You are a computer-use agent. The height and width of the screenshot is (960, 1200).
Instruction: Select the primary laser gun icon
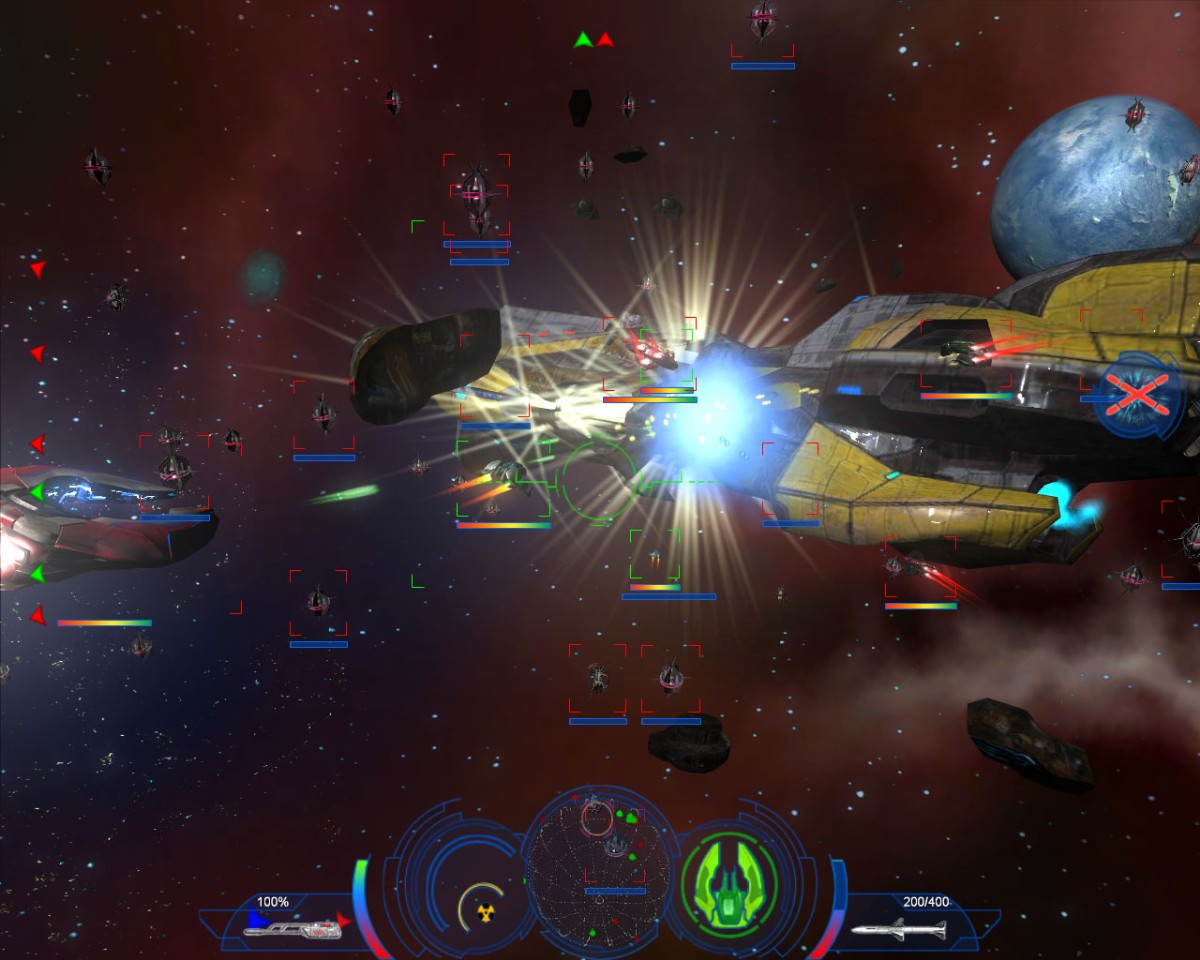(x=292, y=929)
